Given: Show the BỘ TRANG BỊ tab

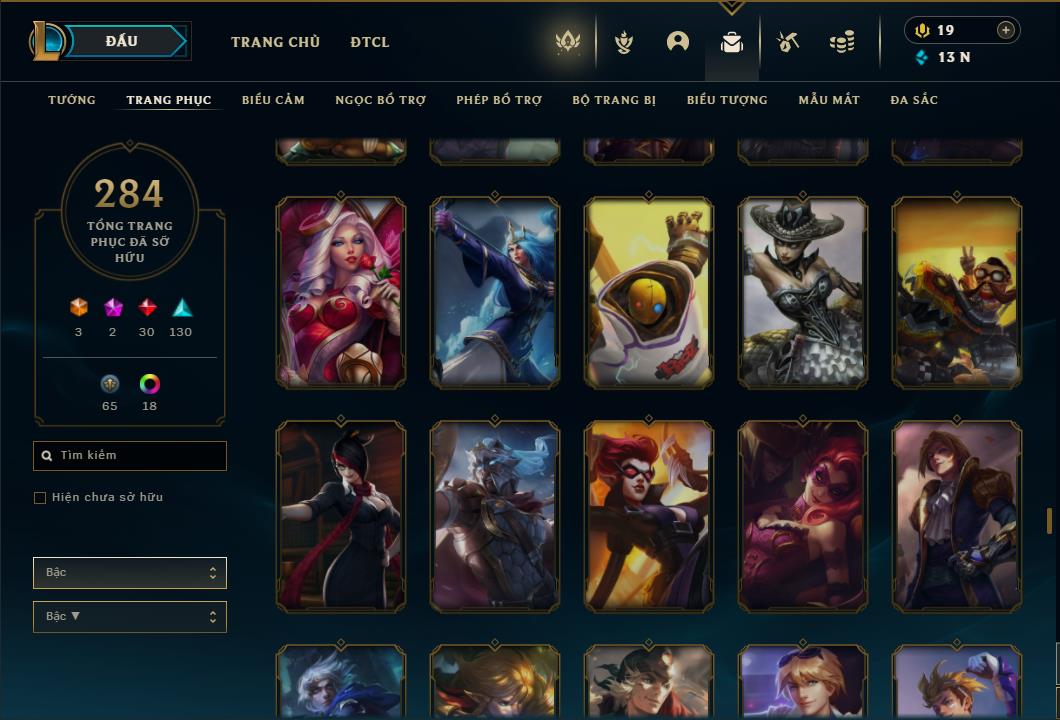Looking at the screenshot, I should point(614,100).
